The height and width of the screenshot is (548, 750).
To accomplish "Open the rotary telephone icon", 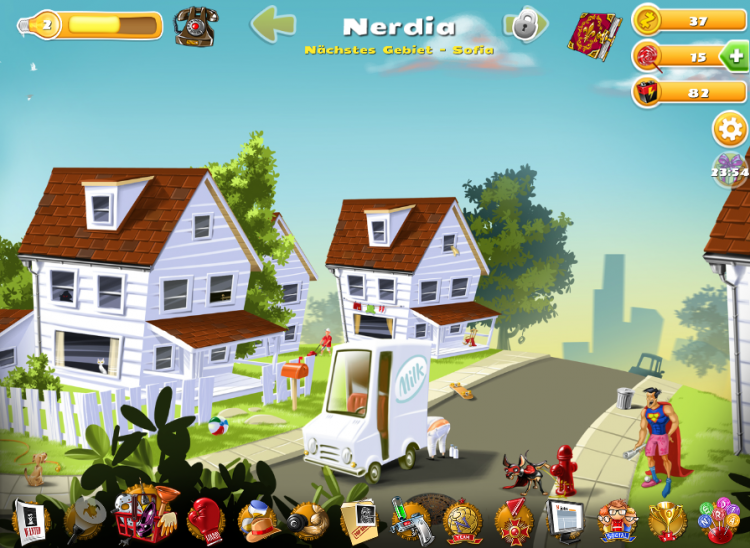I will (x=194, y=26).
